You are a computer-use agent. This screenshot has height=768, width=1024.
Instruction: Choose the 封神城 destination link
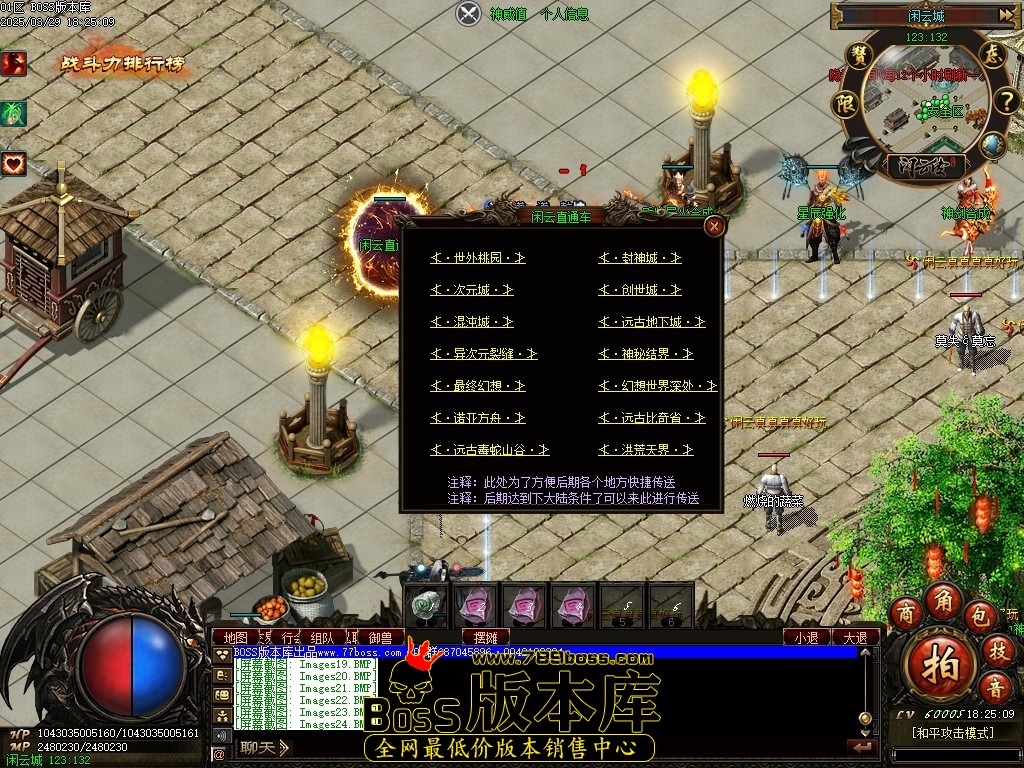(x=640, y=258)
